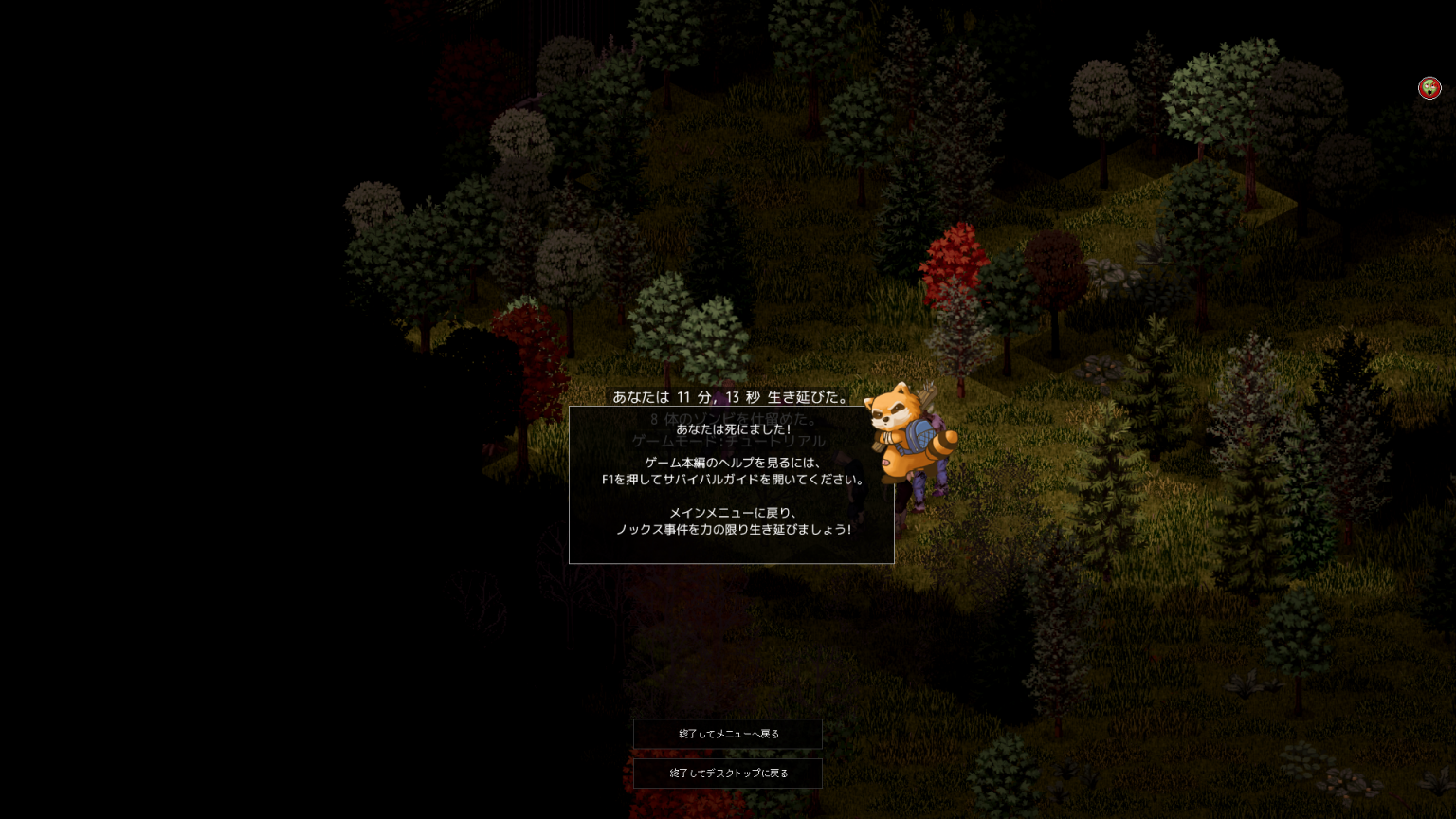Click the 終了してメニューへ戻る button
The image size is (1456, 819).
pos(727,734)
